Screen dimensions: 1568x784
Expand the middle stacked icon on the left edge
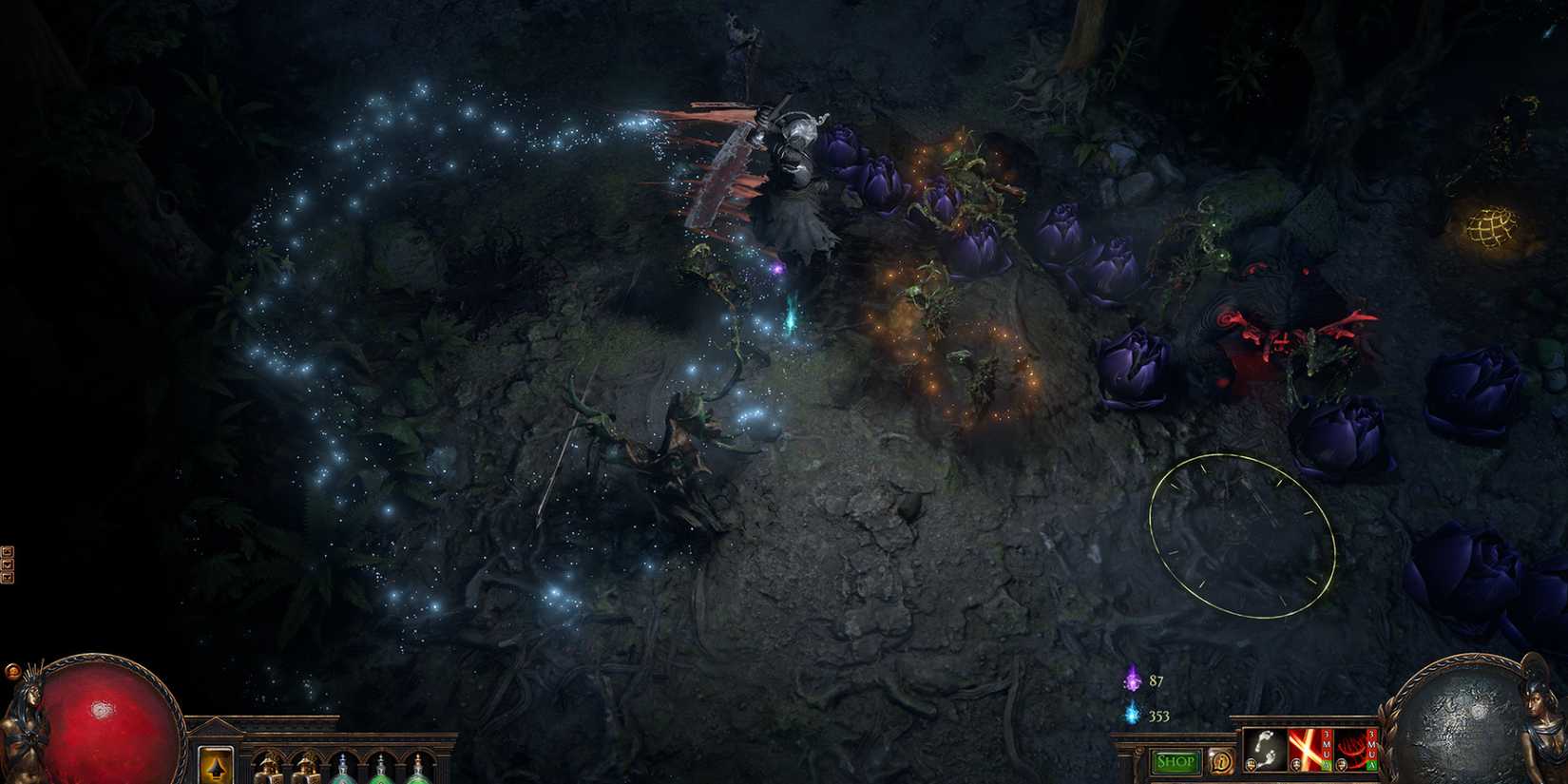point(9,565)
